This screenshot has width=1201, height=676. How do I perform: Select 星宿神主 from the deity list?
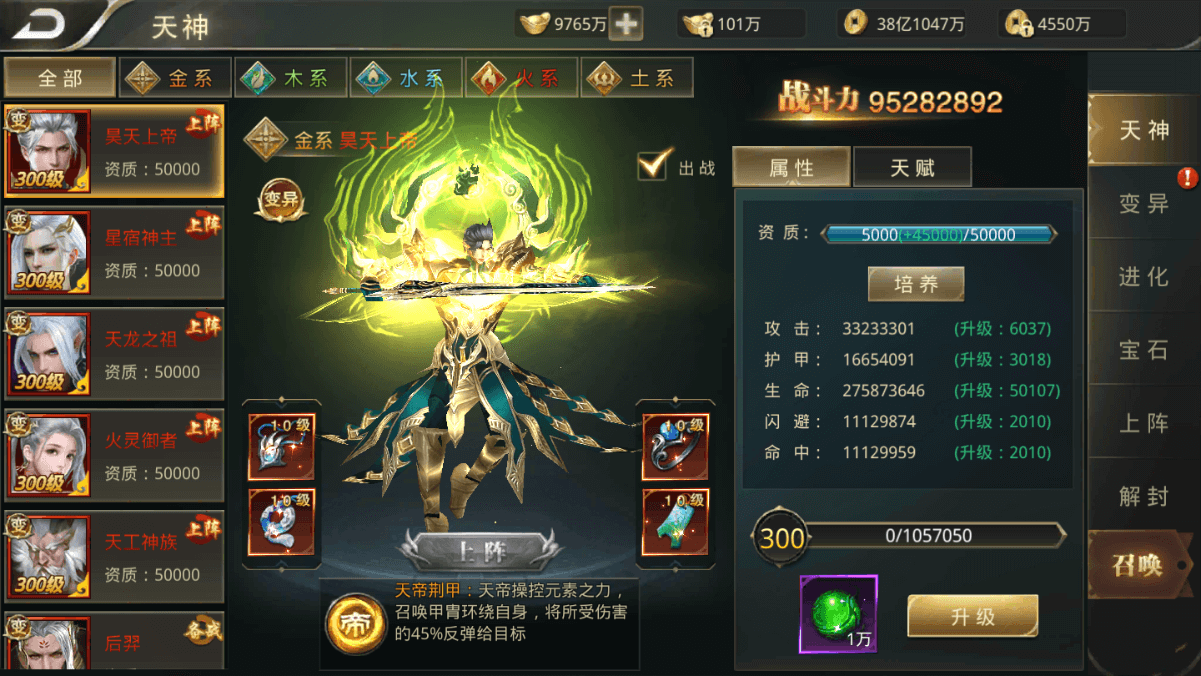[114, 253]
